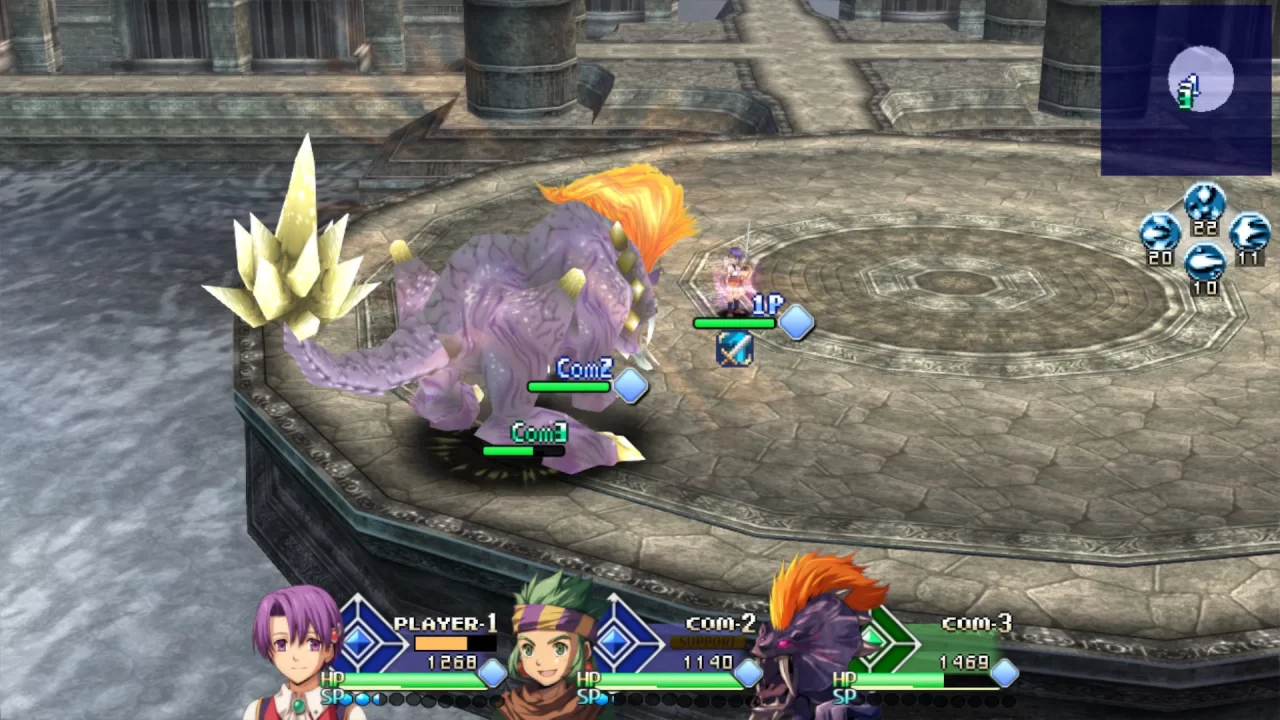This screenshot has width=1280, height=720.
Task: Click the PLAYER-1 name text
Action: (x=447, y=623)
